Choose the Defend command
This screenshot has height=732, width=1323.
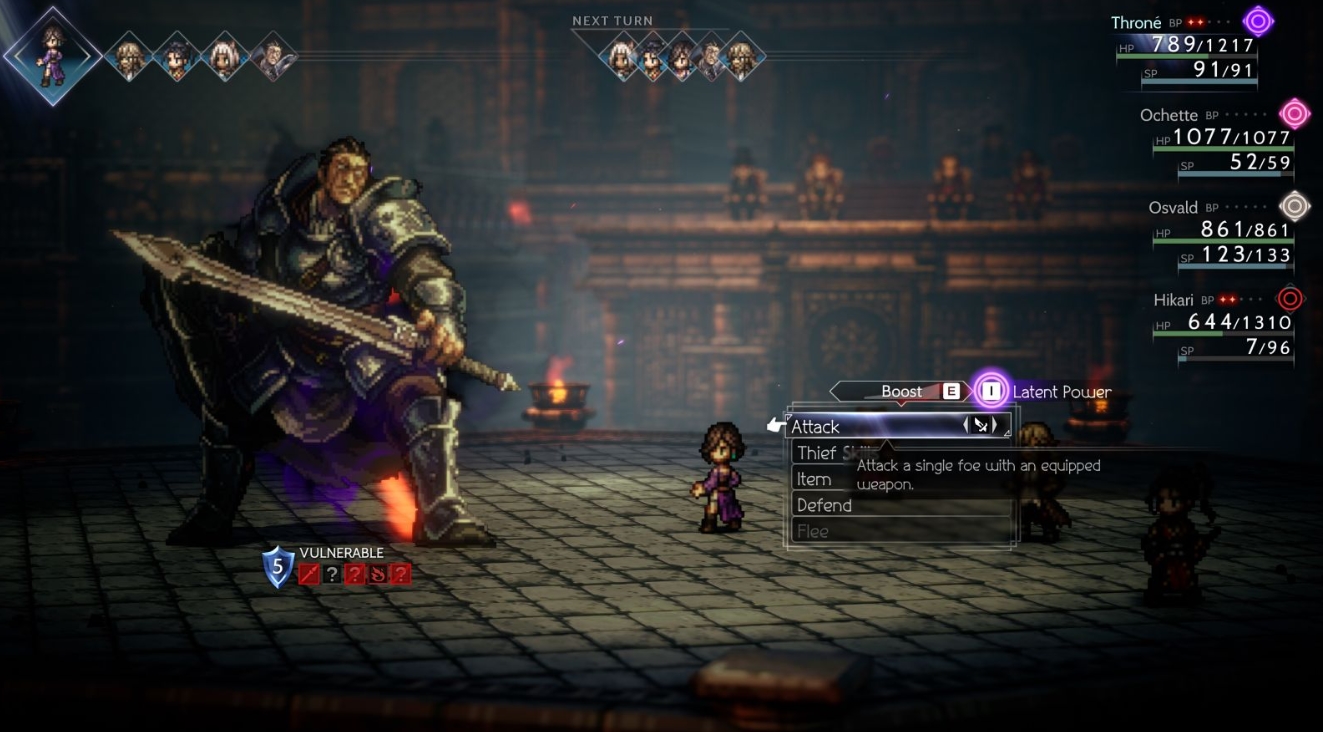(x=823, y=505)
